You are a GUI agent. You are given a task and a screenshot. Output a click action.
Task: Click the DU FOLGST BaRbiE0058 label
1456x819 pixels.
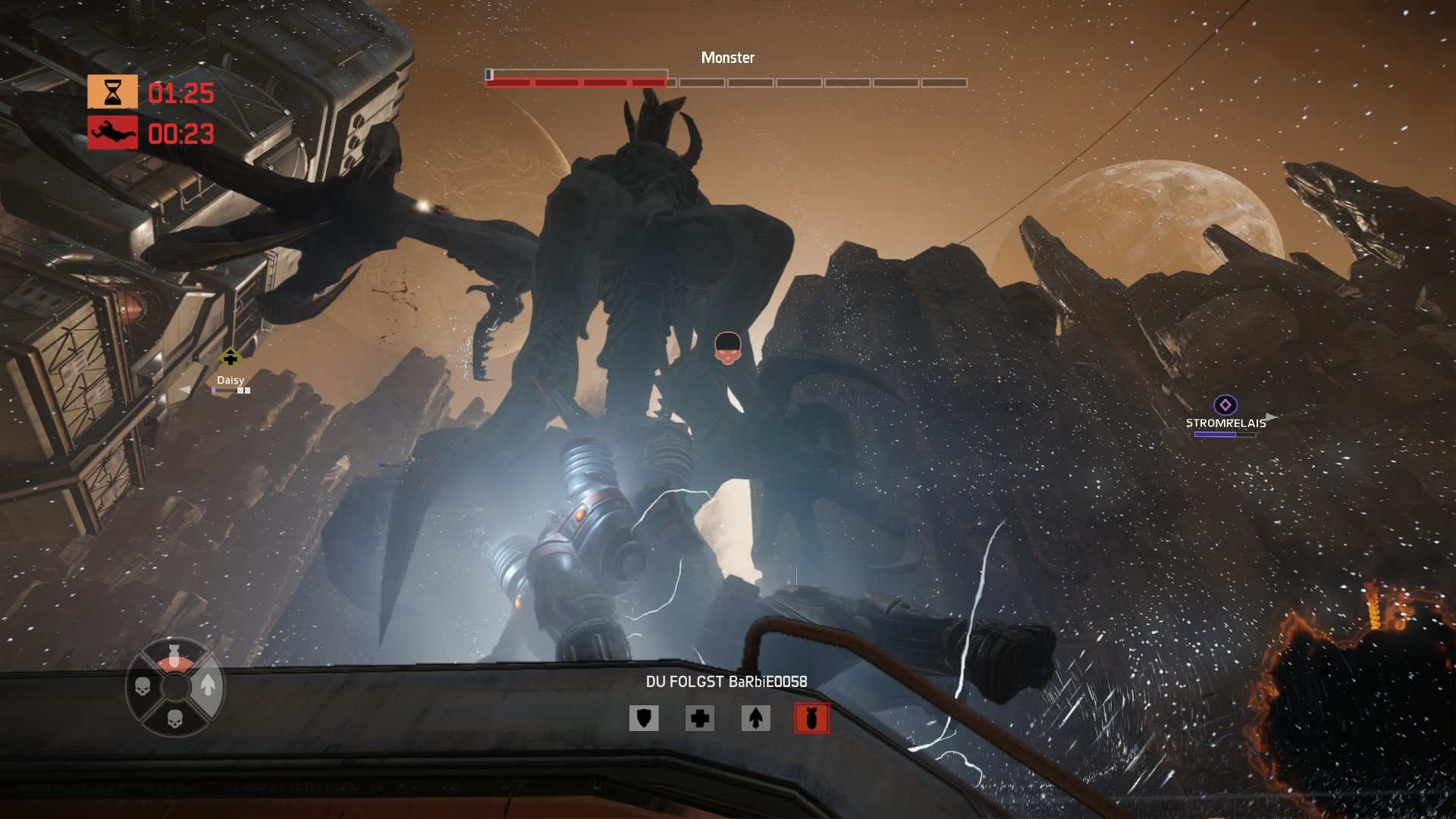click(x=728, y=681)
